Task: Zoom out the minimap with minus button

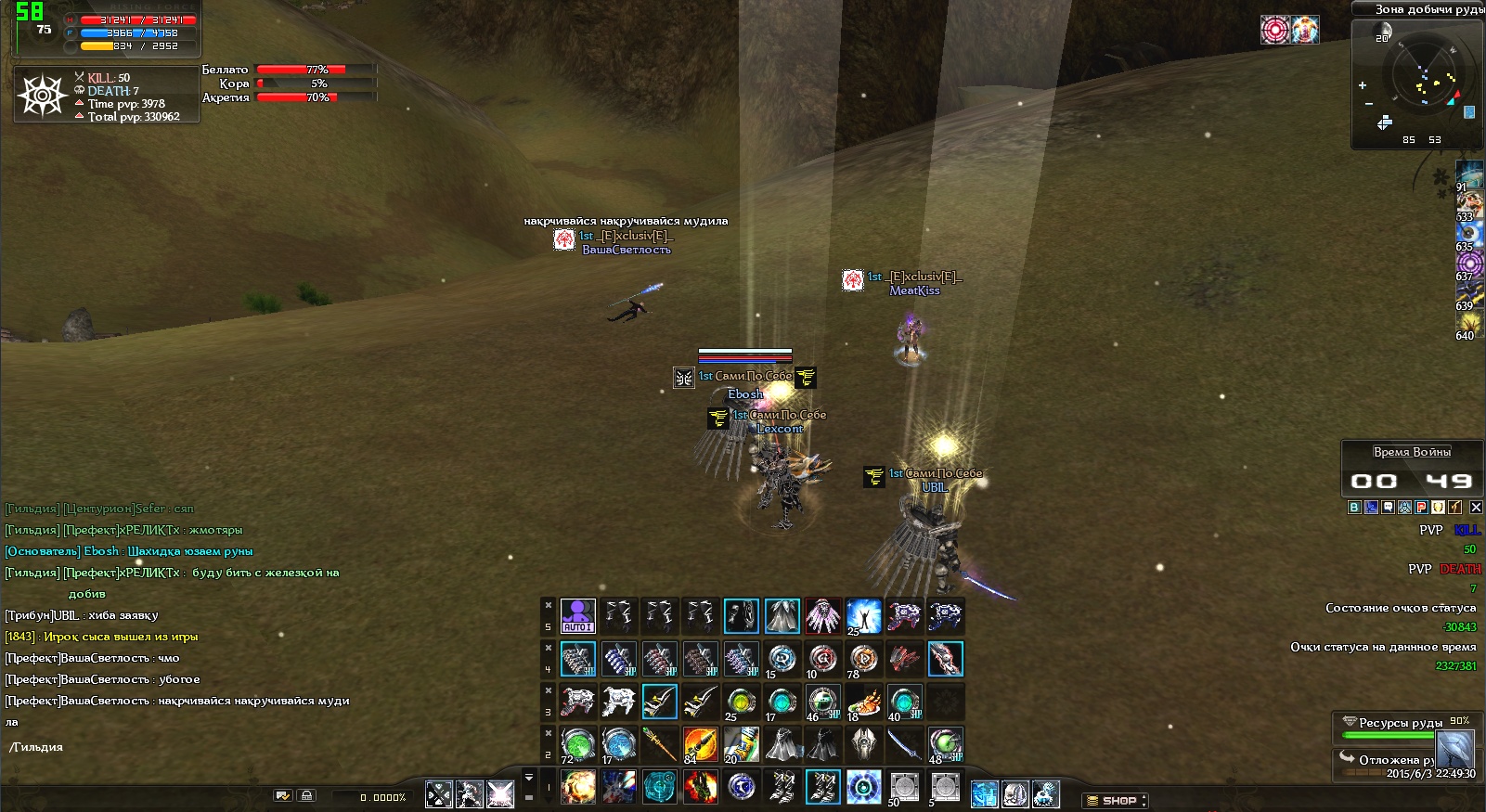Action: pos(1369,103)
